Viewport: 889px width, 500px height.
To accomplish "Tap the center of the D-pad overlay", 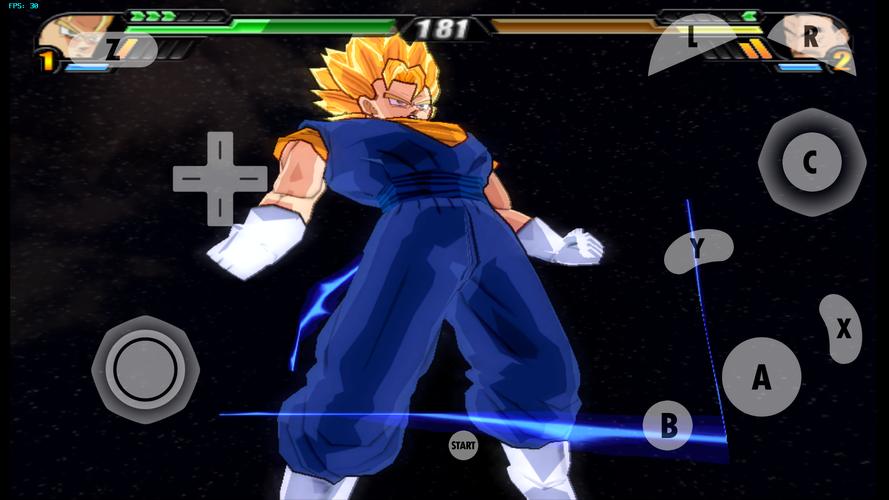I will (220, 178).
